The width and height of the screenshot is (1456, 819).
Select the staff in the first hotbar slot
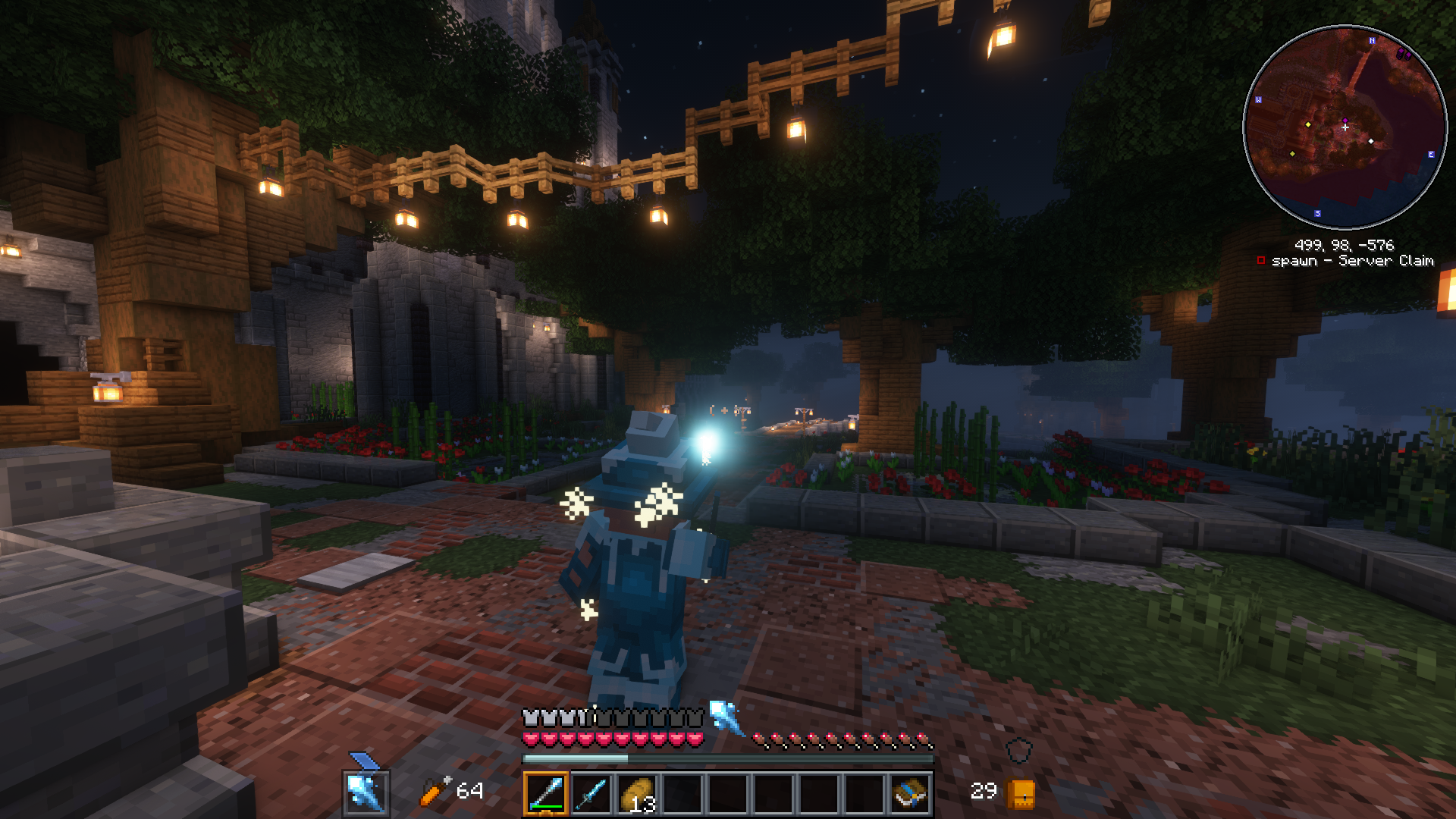[x=545, y=794]
